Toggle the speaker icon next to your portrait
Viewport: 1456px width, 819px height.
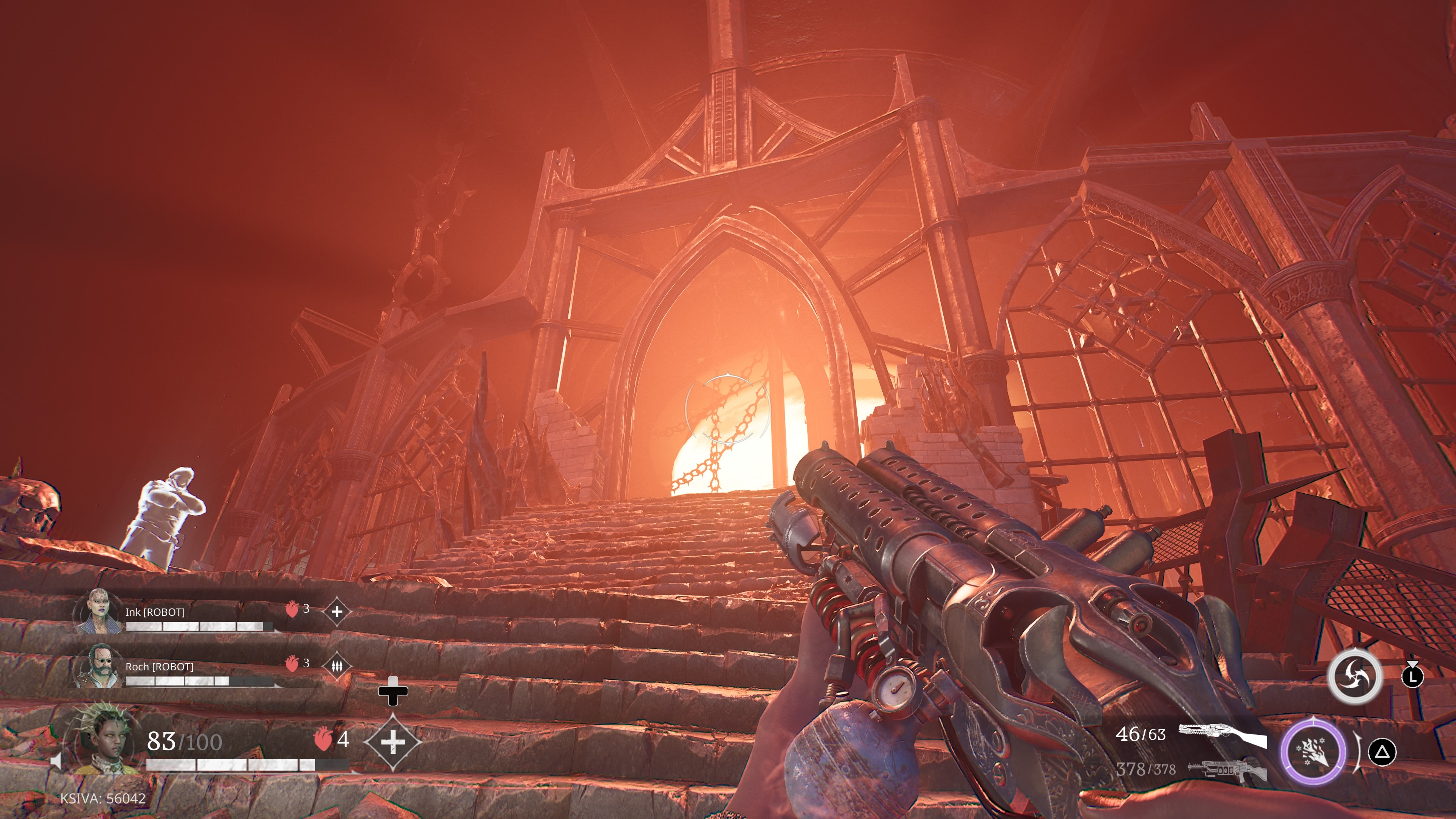[56, 761]
